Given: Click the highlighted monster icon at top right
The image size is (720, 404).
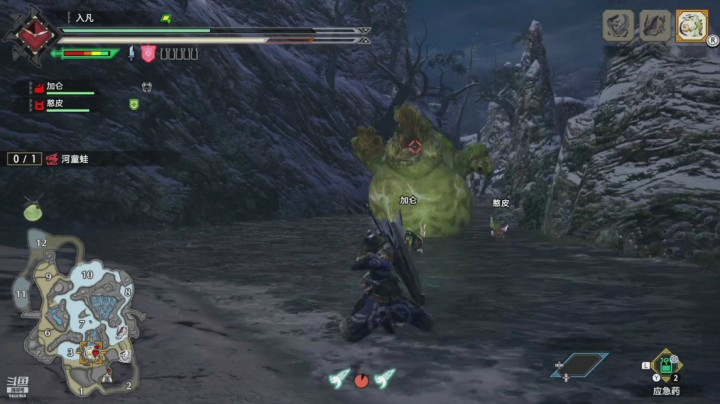Looking at the screenshot, I should tap(691, 25).
